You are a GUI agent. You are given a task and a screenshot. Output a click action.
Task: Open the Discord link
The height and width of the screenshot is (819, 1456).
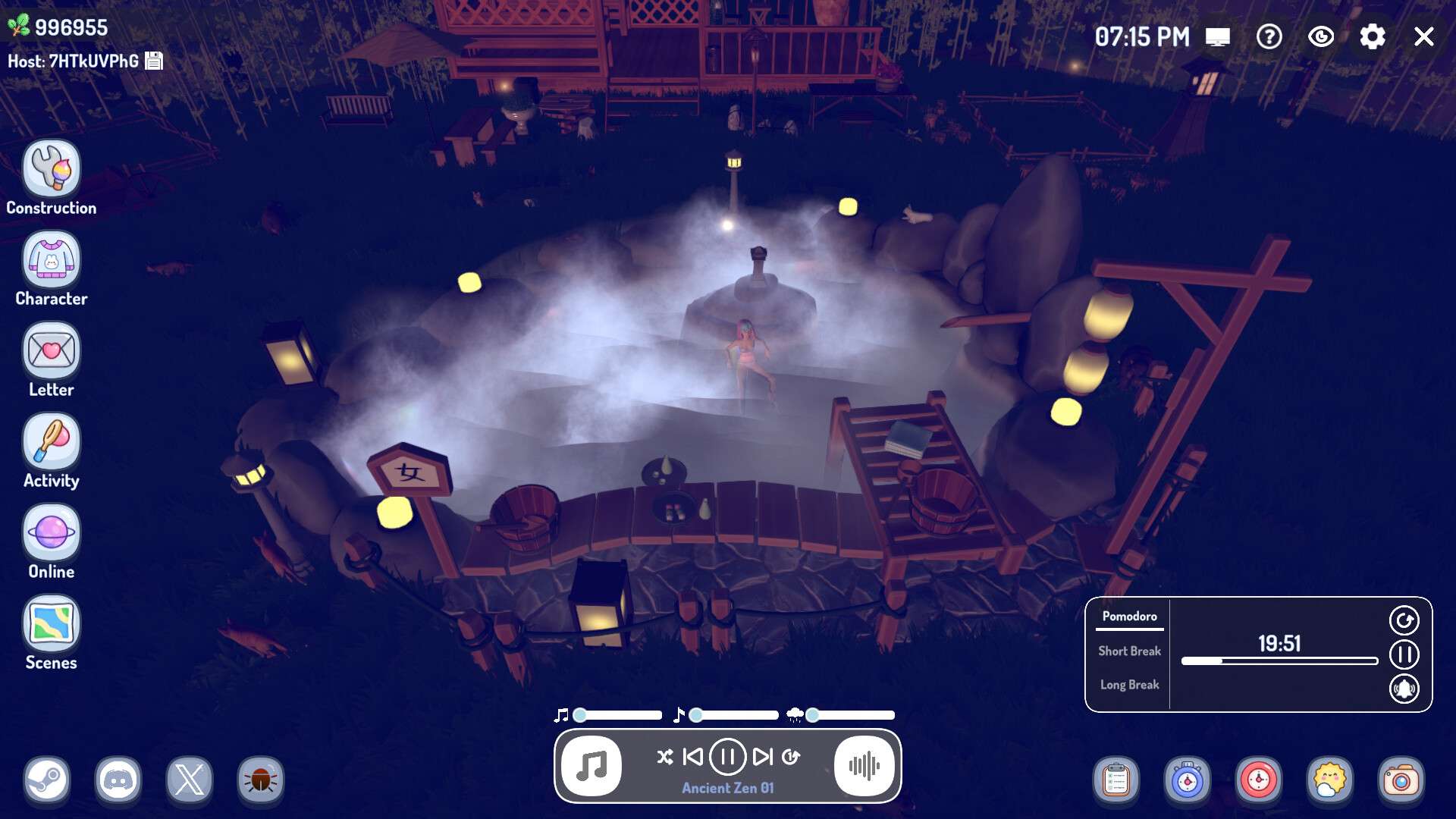(118, 780)
